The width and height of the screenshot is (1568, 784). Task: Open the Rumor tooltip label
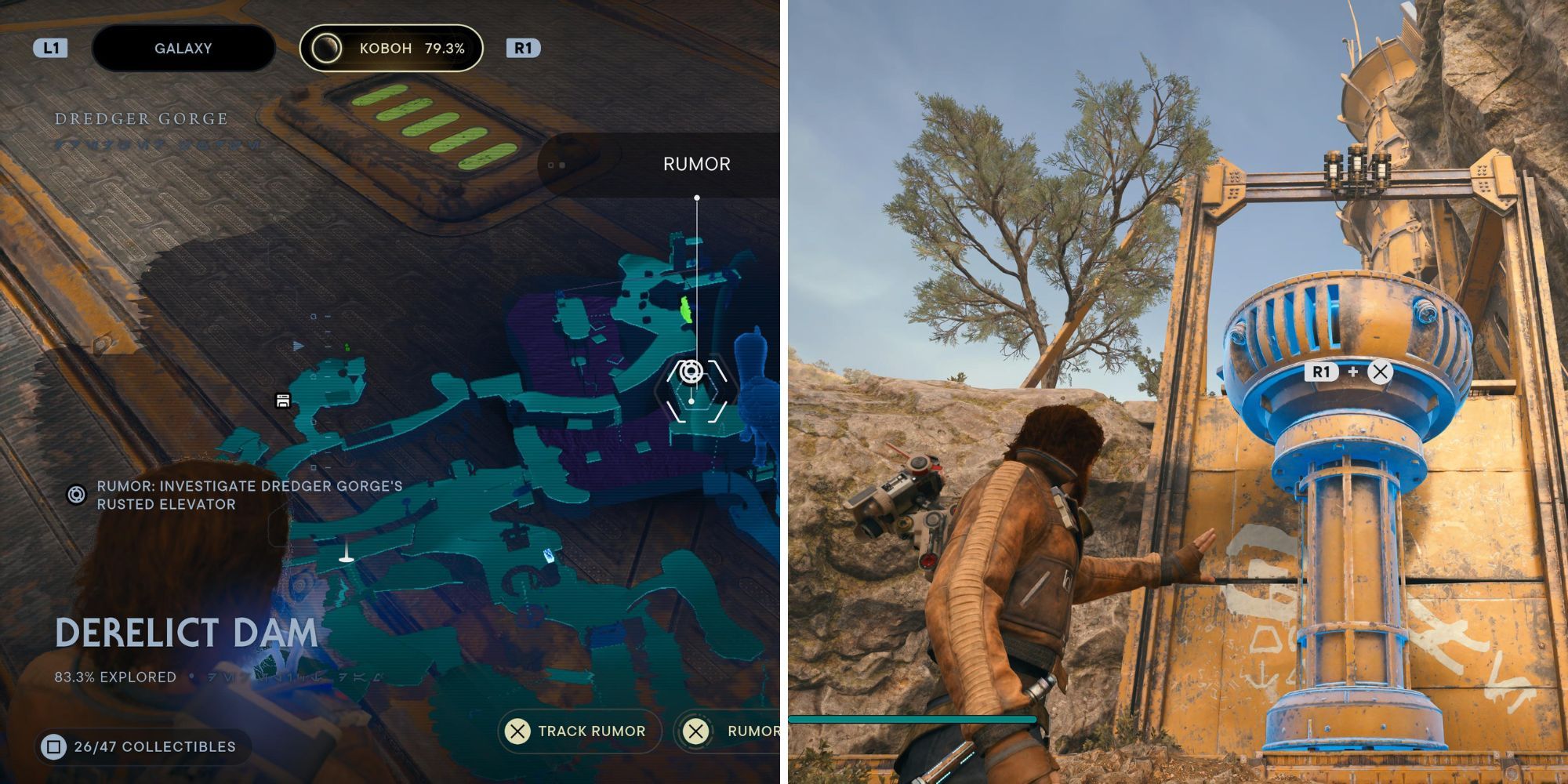click(x=696, y=164)
